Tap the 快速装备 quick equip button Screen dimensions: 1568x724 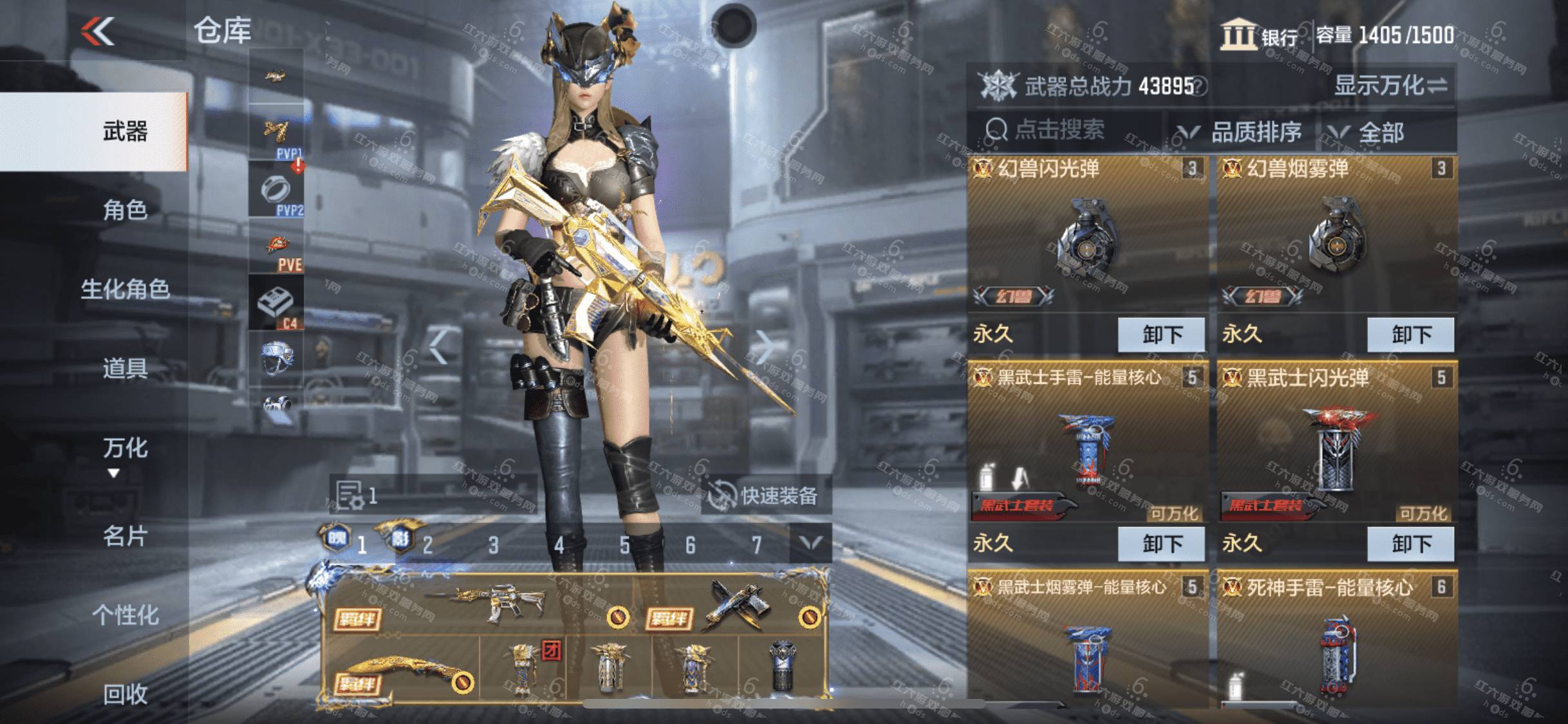765,496
